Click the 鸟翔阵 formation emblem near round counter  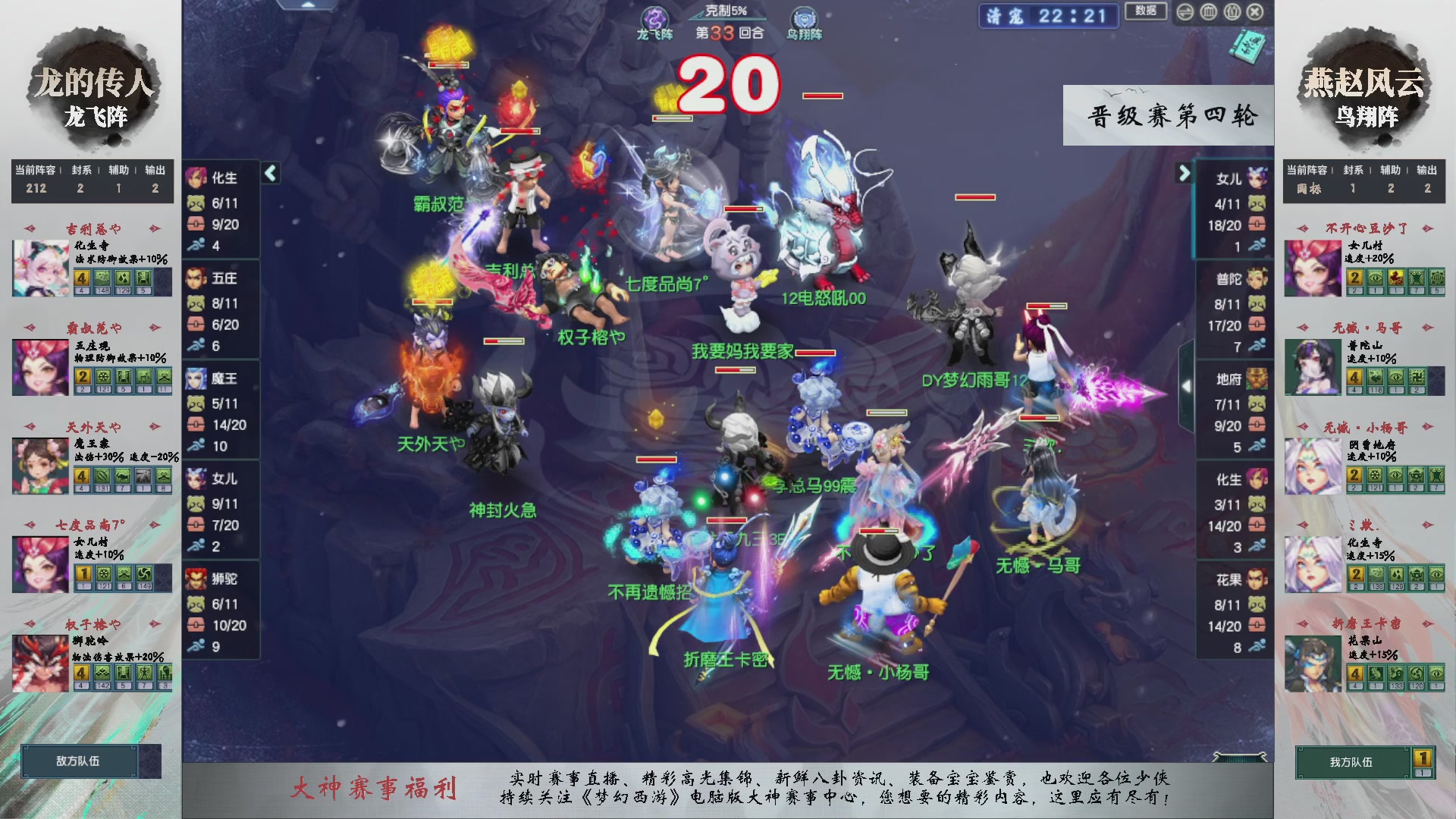(x=804, y=18)
